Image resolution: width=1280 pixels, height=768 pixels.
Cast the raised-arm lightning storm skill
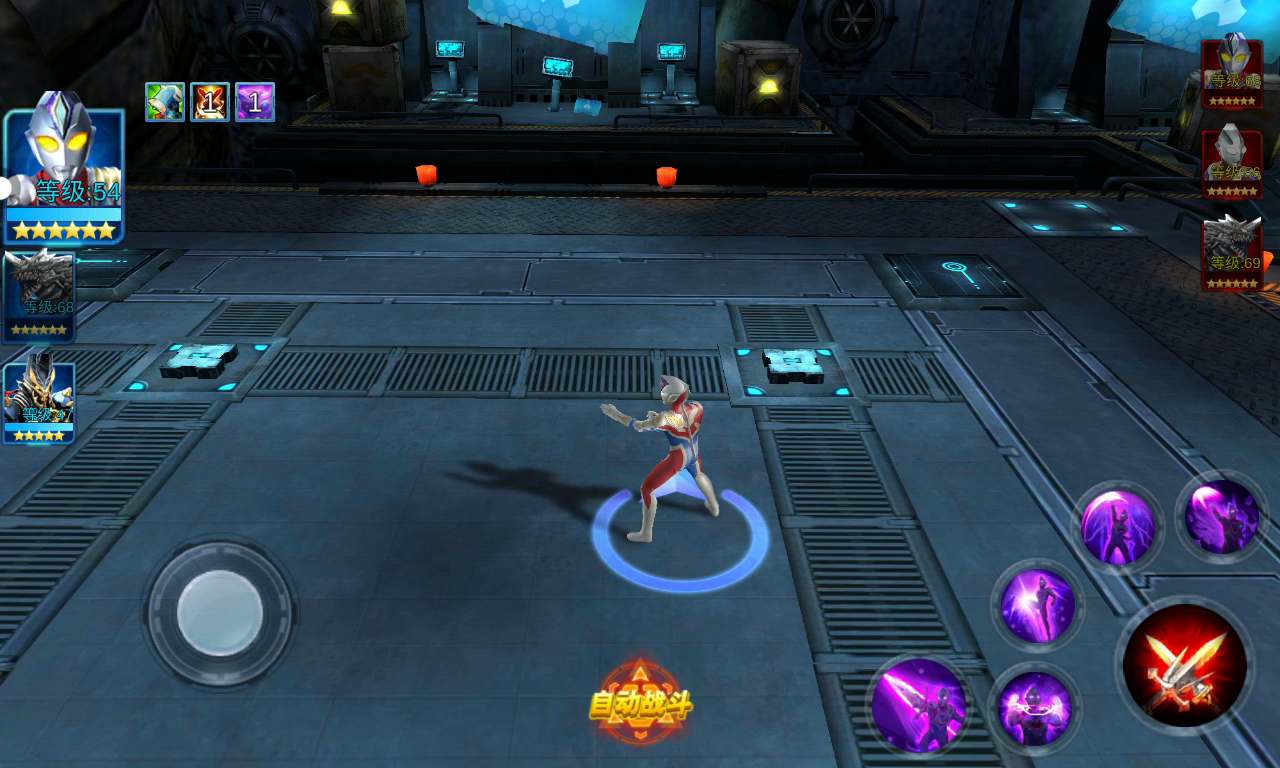click(x=1117, y=526)
